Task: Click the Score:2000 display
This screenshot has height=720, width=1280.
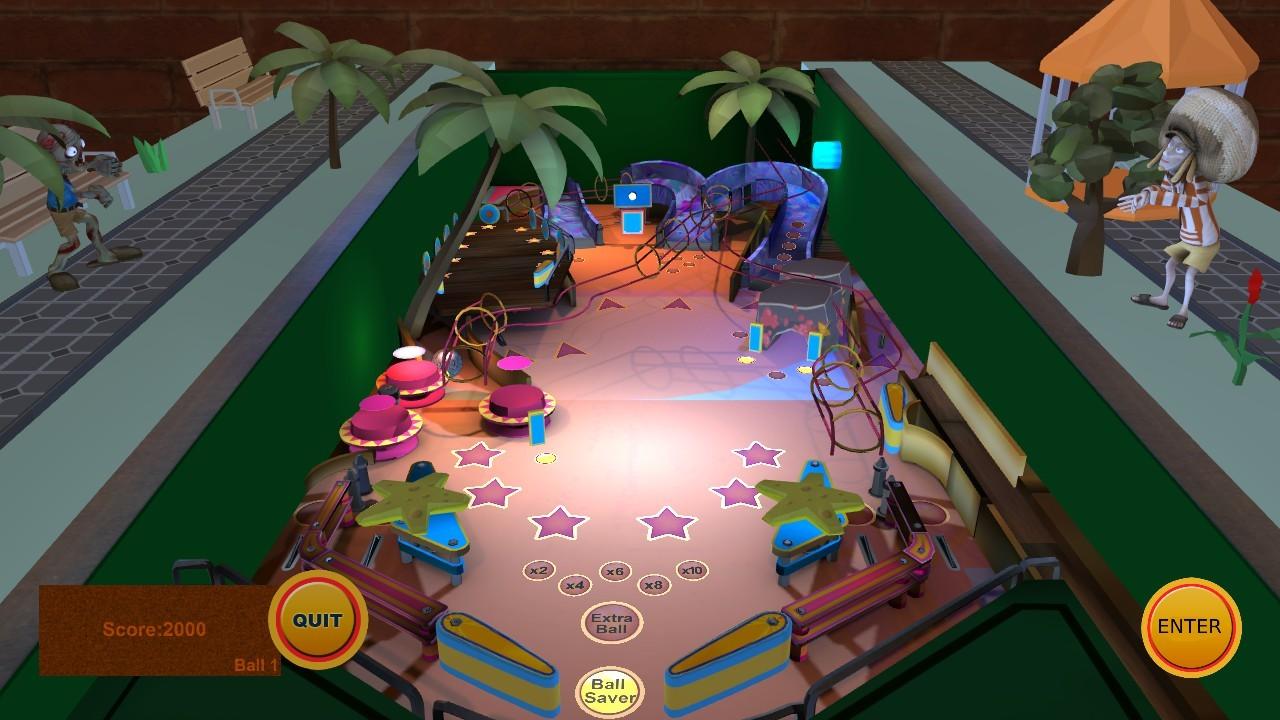Action: pos(155,628)
